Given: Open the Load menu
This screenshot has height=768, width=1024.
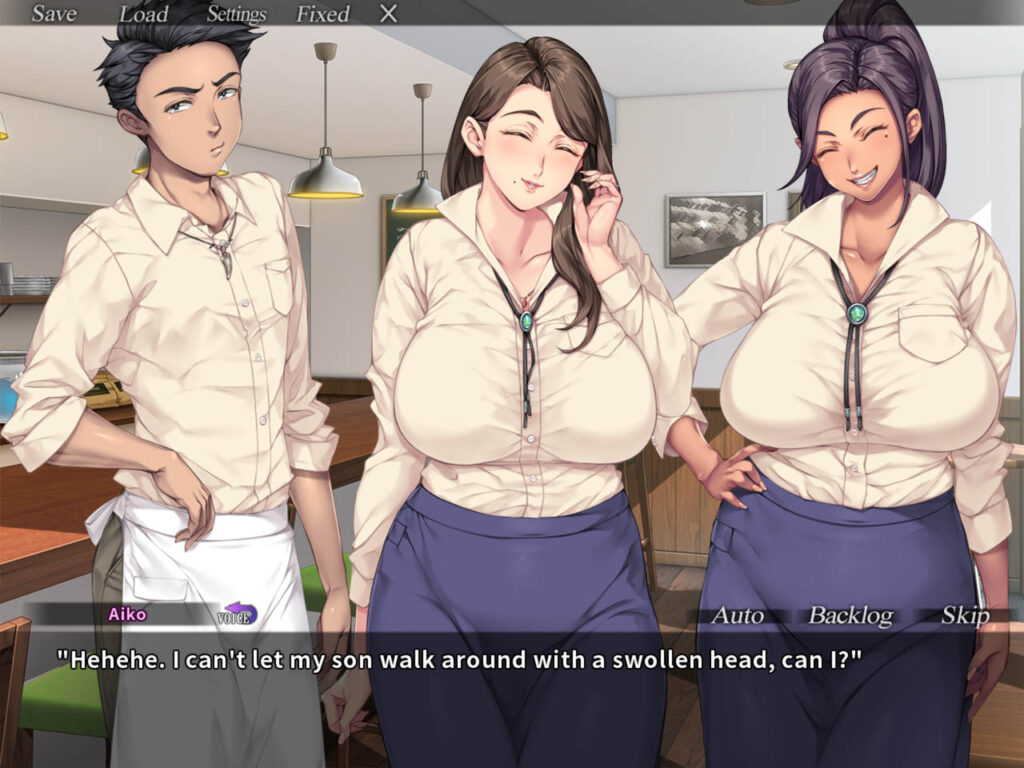Looking at the screenshot, I should (x=143, y=14).
